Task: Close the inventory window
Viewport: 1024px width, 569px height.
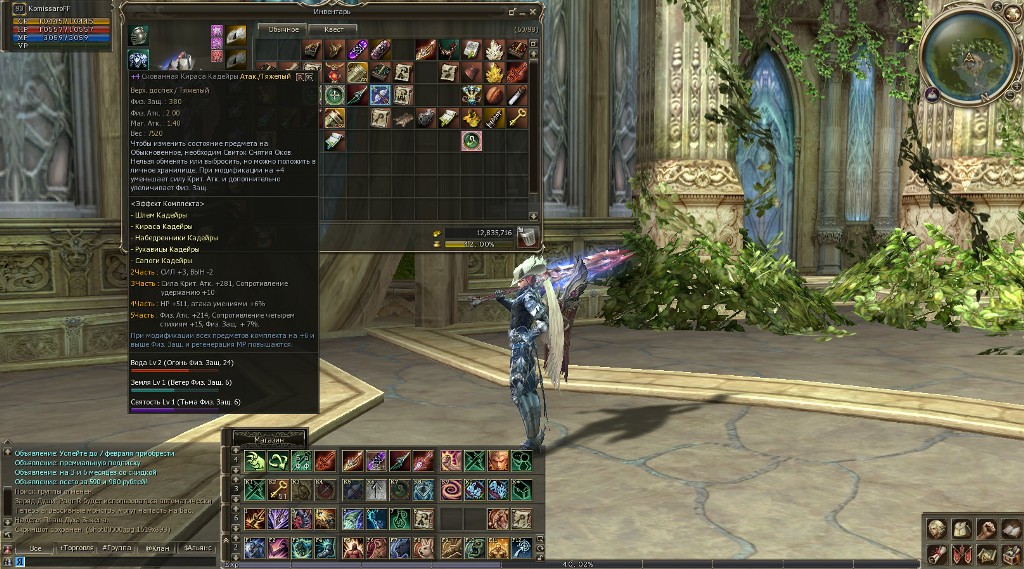Action: point(534,13)
